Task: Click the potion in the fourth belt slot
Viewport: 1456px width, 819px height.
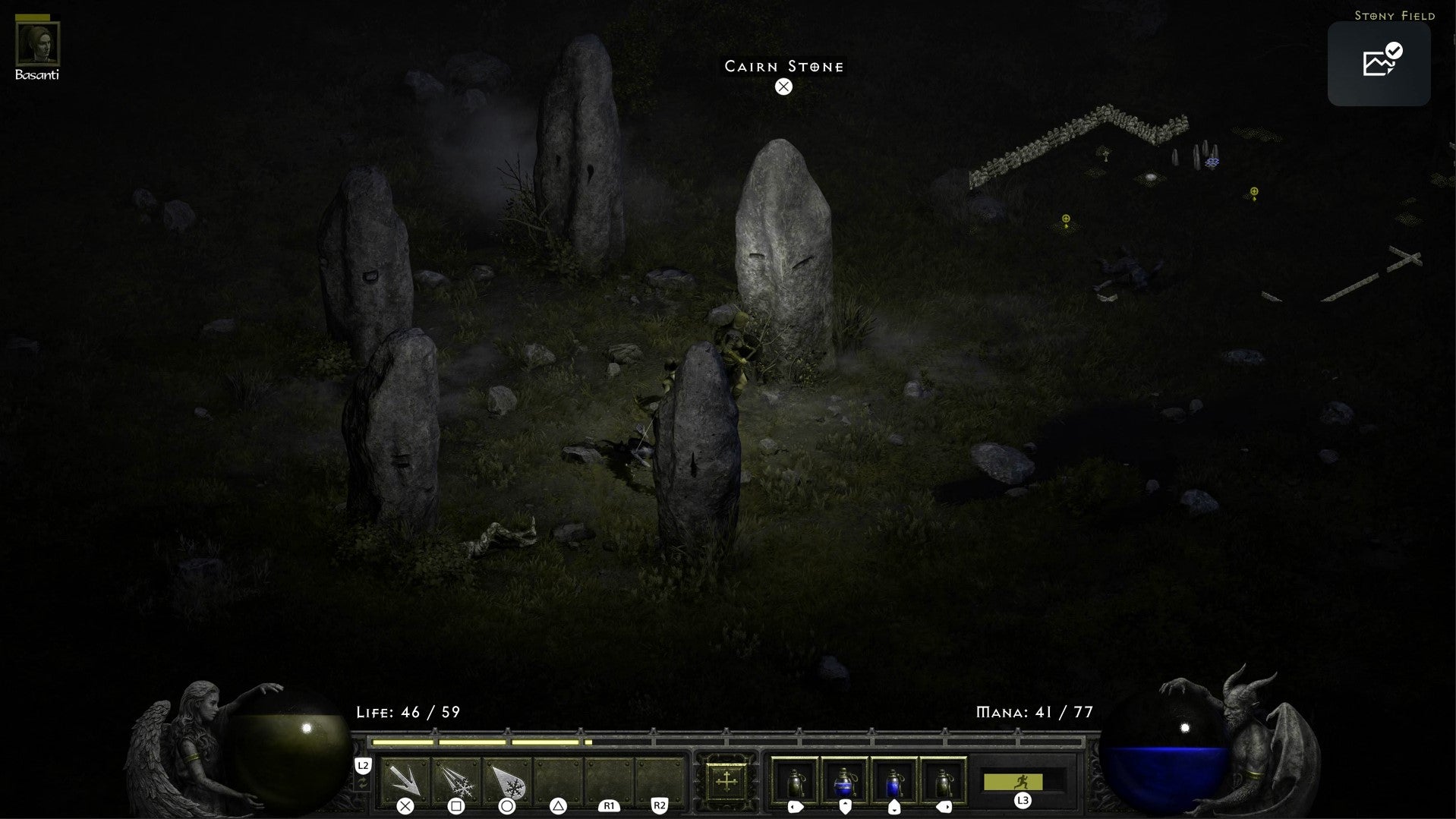Action: [943, 781]
